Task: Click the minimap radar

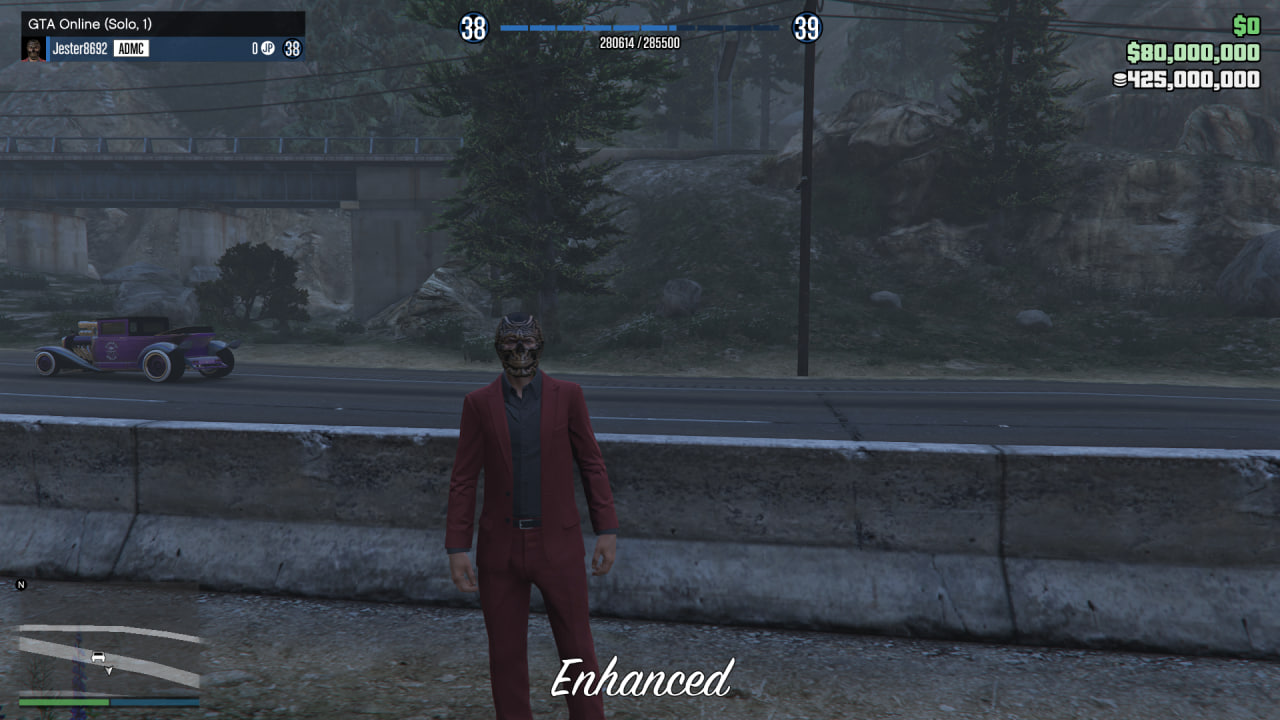Action: (109, 638)
